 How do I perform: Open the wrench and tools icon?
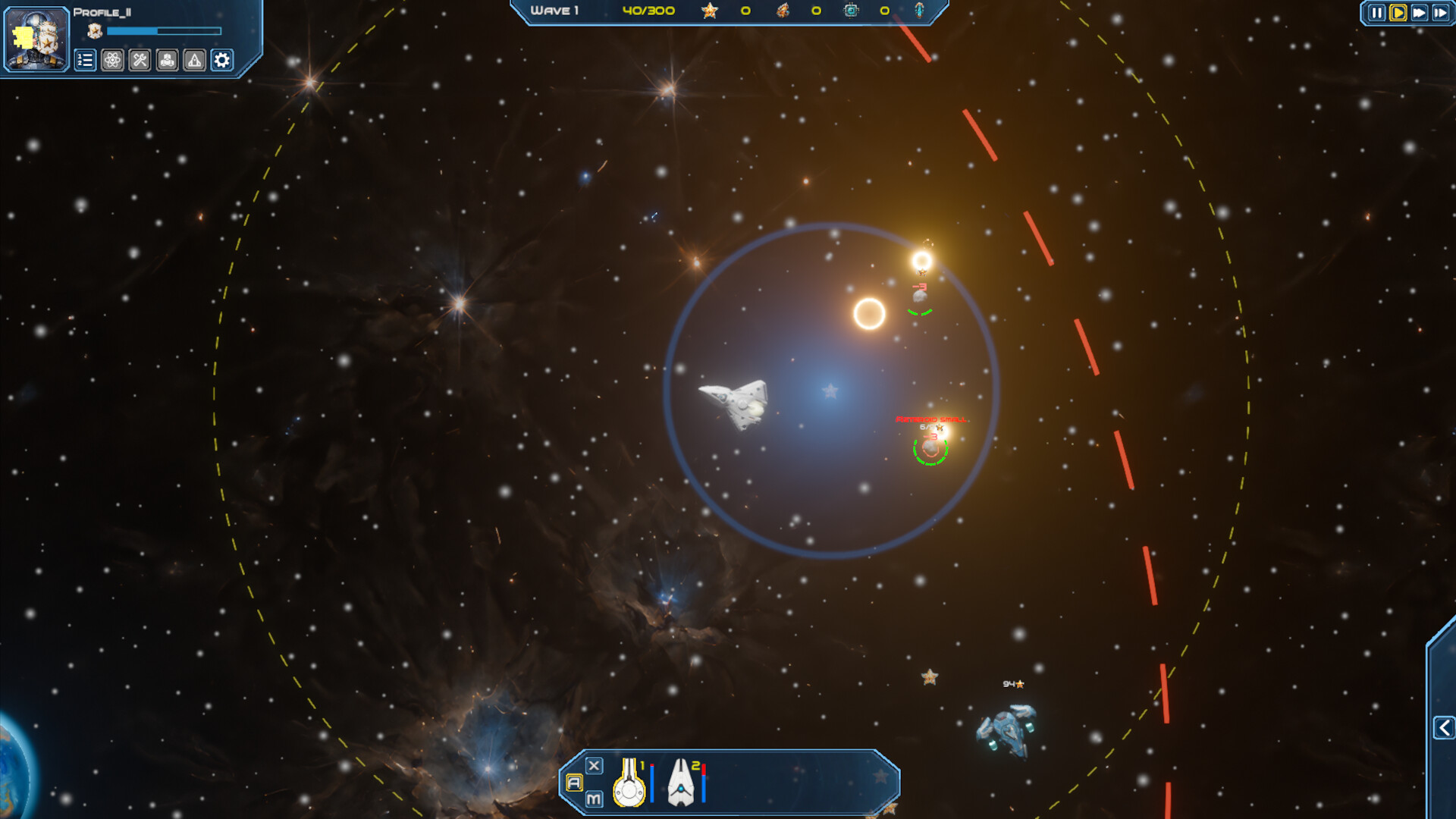140,61
